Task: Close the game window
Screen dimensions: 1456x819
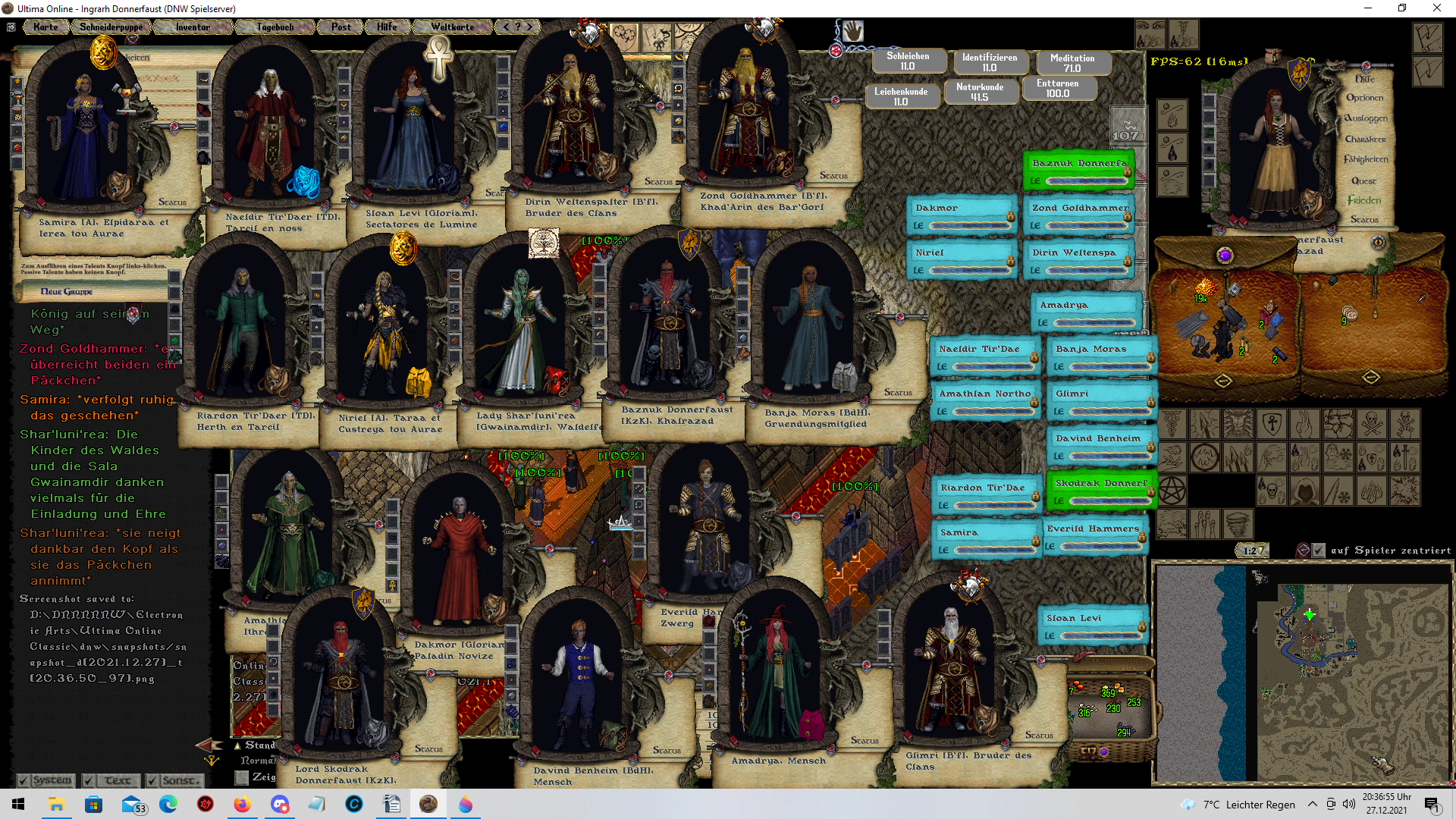Action: (x=1436, y=8)
